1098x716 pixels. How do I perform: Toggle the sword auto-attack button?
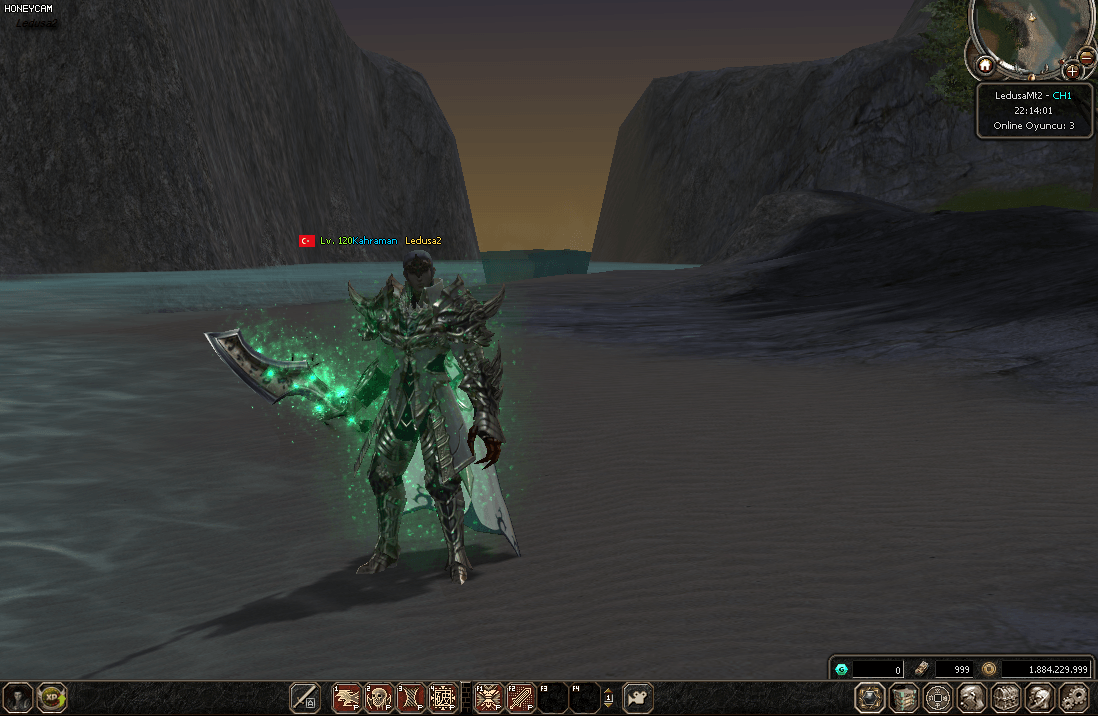(305, 697)
